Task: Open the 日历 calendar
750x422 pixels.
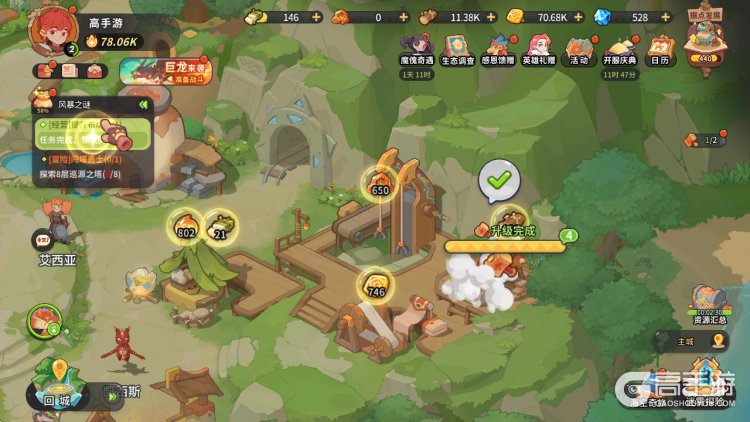Action: [x=660, y=48]
